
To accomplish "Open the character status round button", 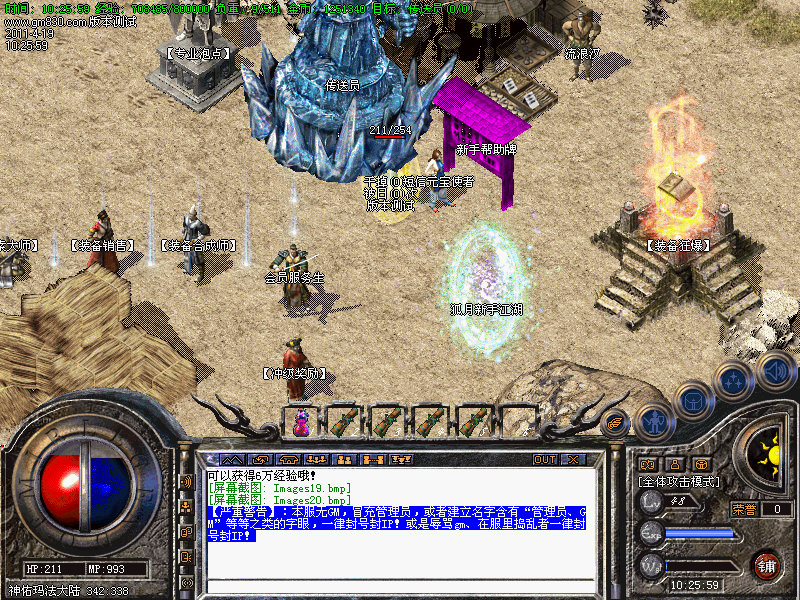I will click(653, 421).
